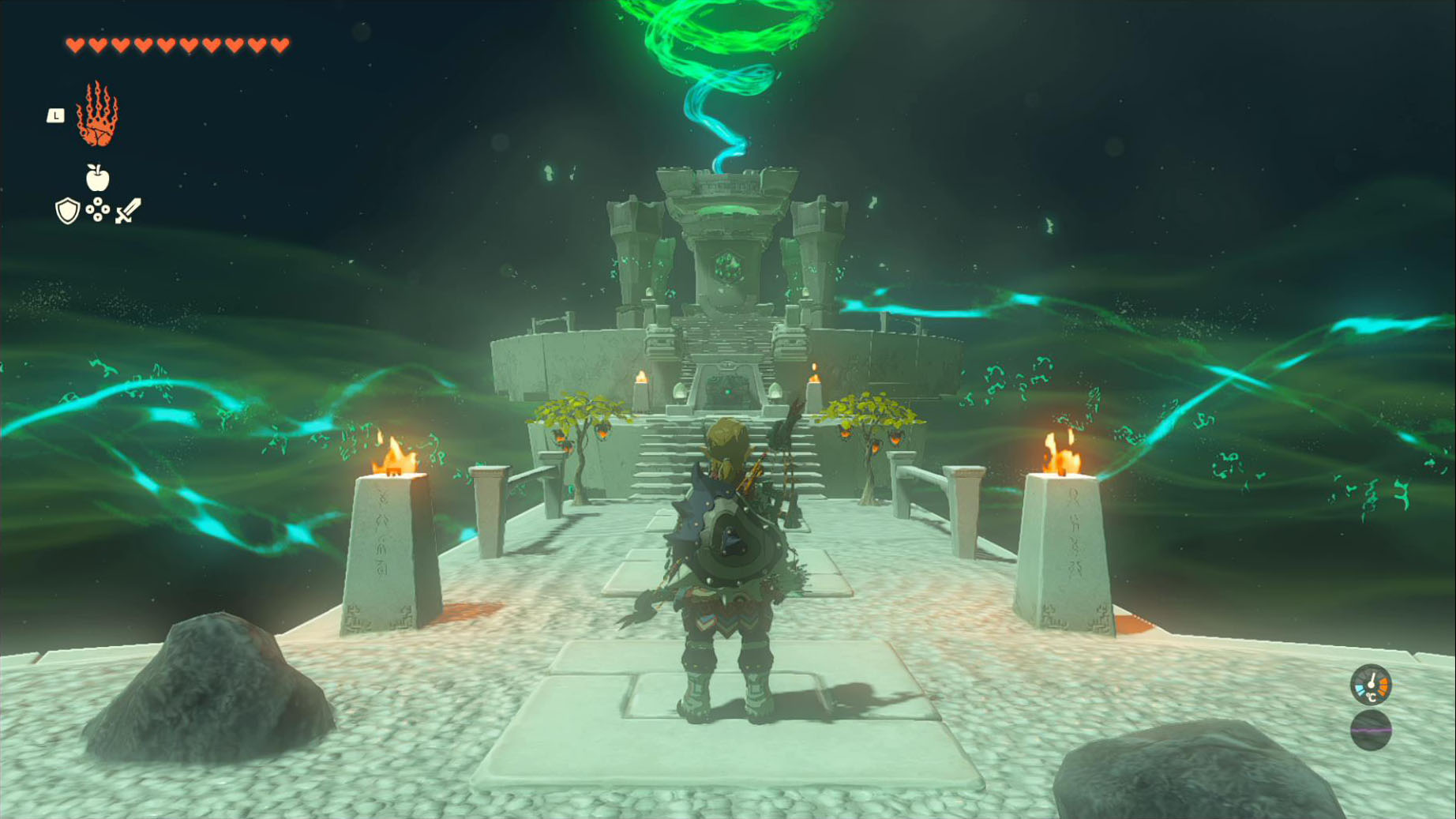Activate the red hand ability icon
1456x819 pixels.
[x=97, y=115]
